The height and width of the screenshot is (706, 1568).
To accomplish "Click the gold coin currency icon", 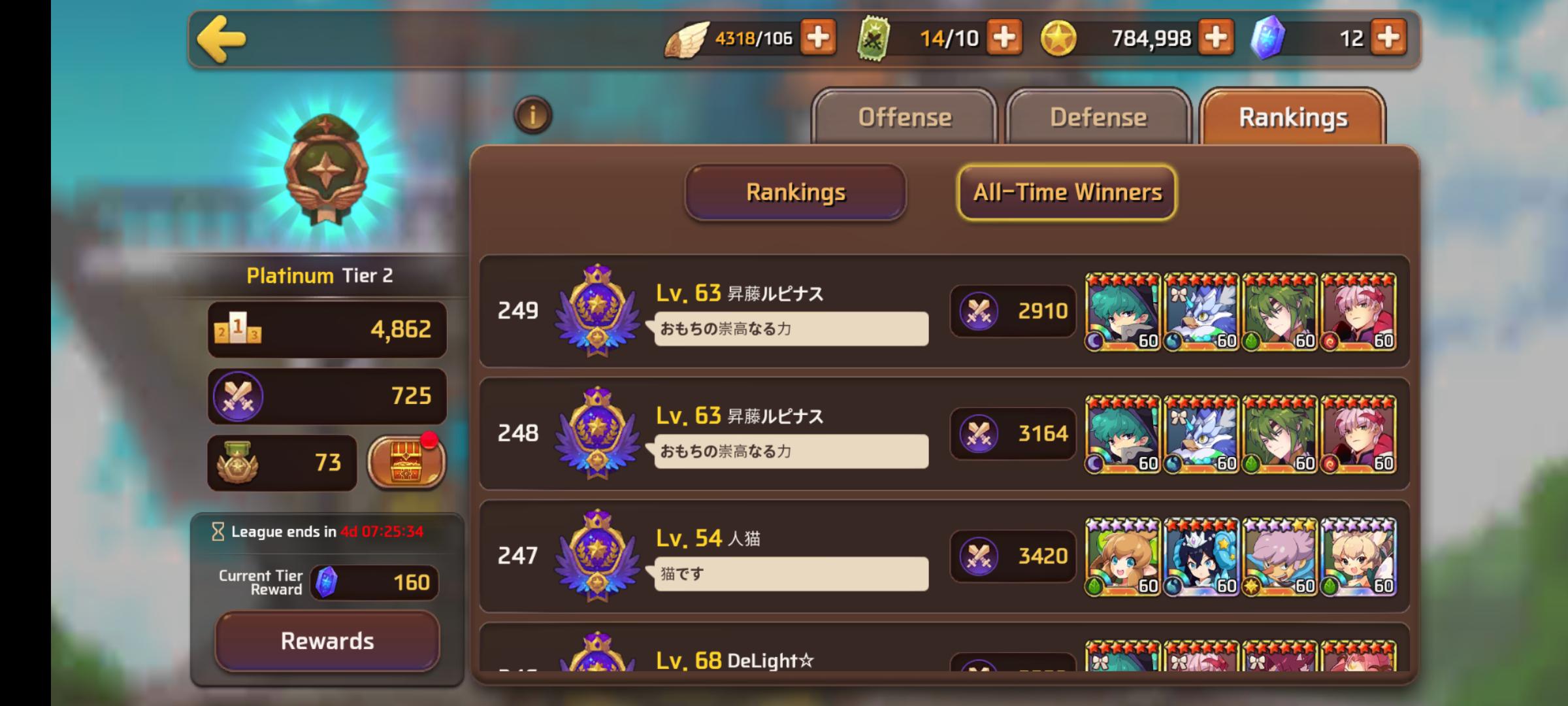I will [x=1060, y=37].
